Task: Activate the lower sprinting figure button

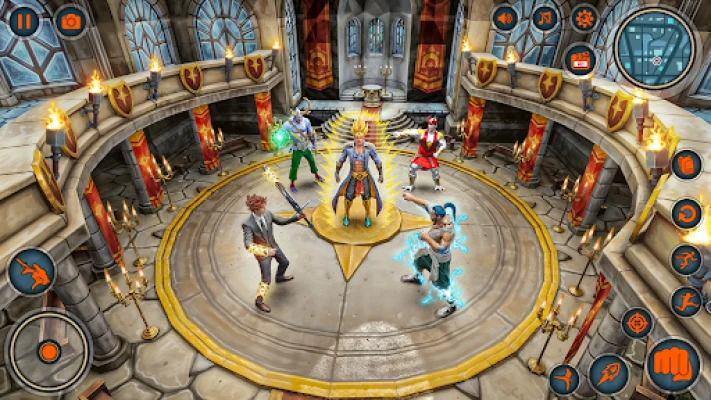Action: (x=686, y=301)
